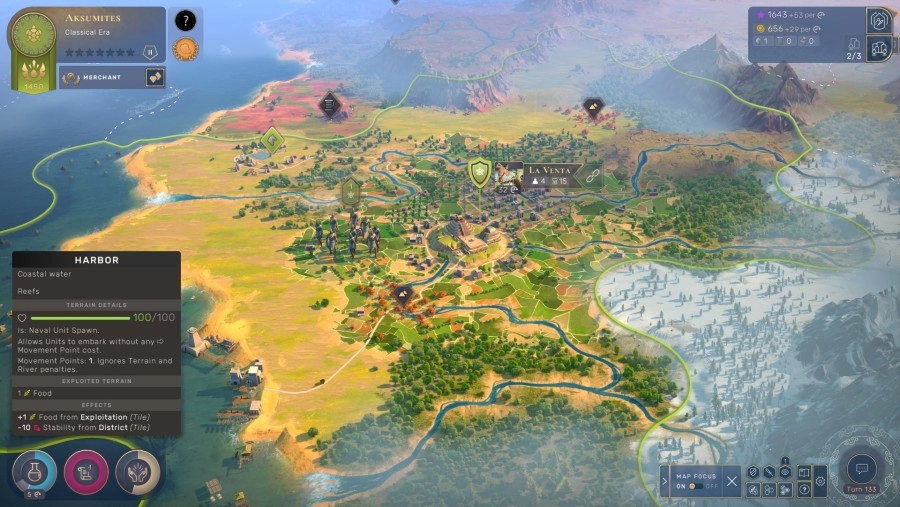Select the La Venta city banner
Viewport: 900px width, 507px height.
coord(548,170)
